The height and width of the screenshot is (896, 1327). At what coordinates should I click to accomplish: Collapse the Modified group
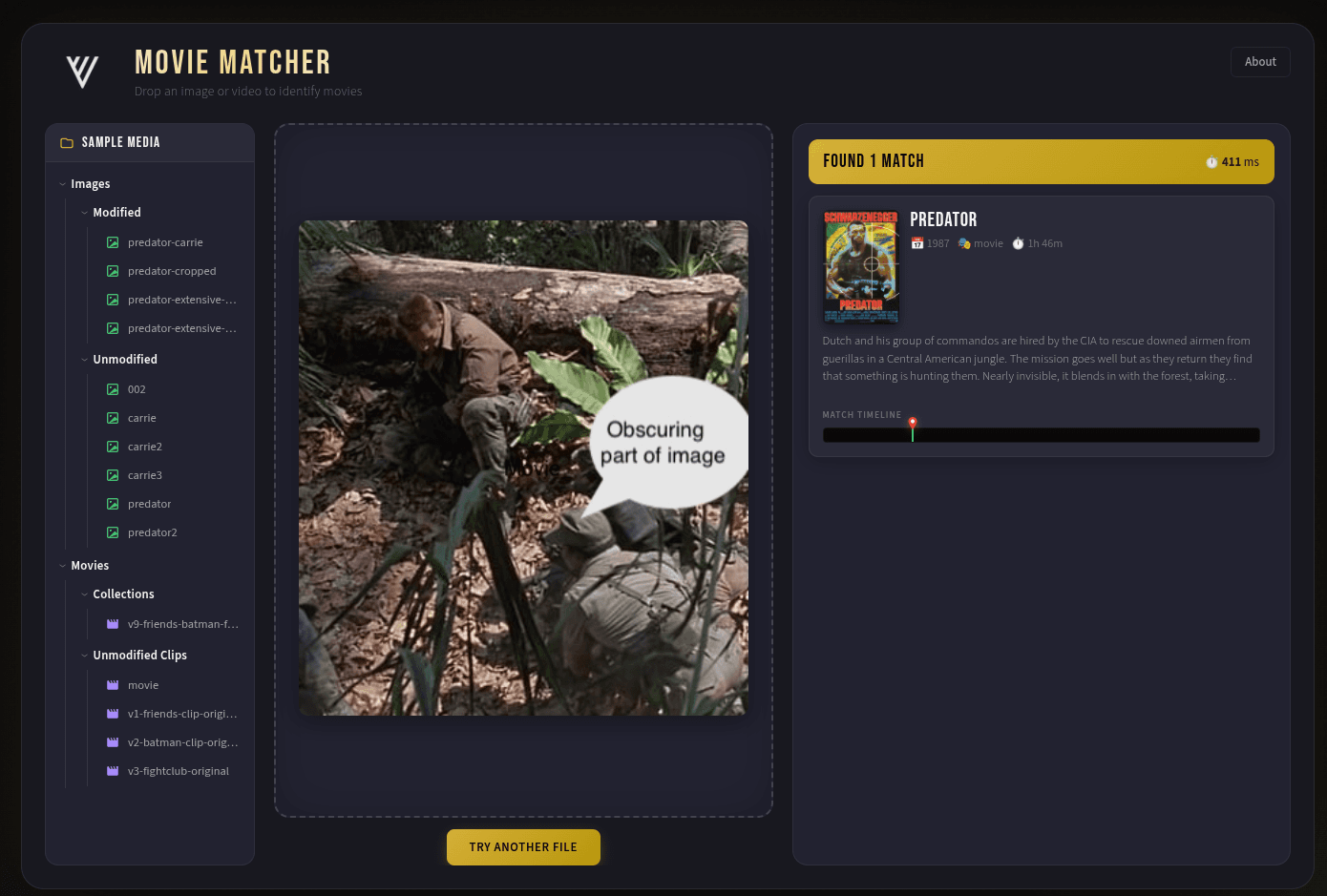coord(84,212)
